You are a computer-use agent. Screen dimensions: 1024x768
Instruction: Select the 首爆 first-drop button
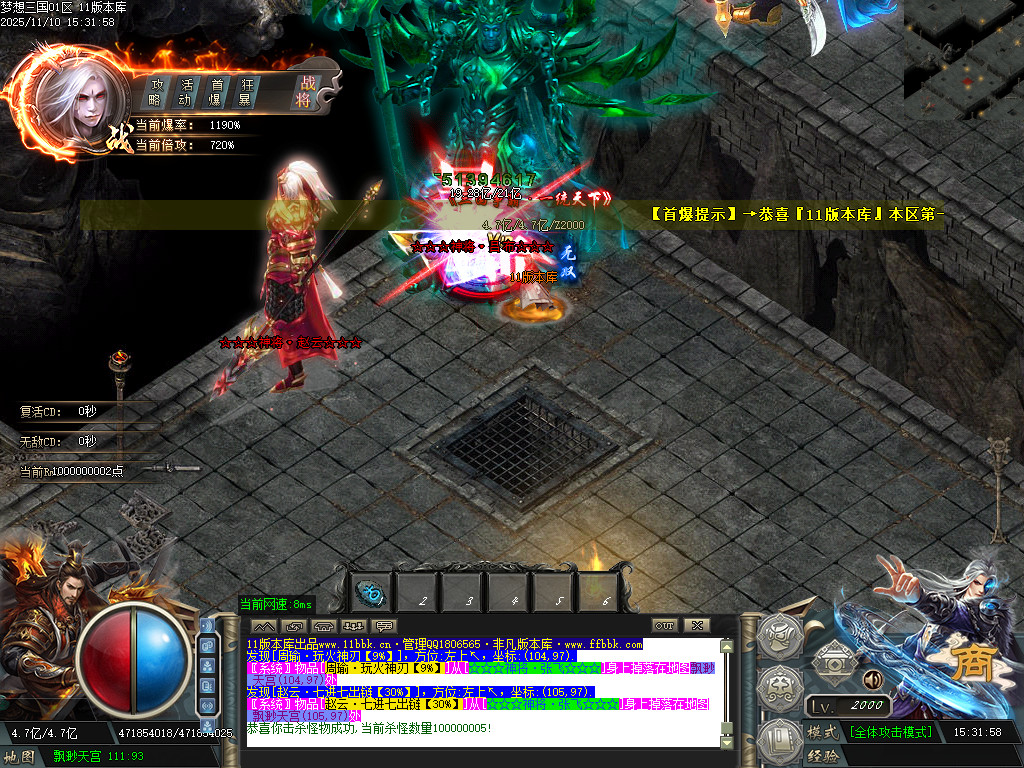click(215, 91)
